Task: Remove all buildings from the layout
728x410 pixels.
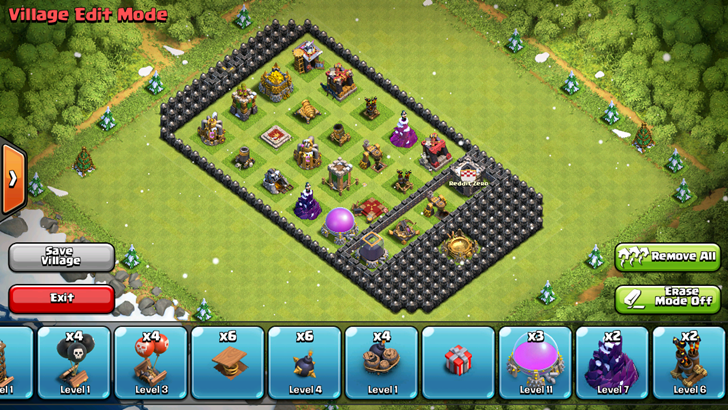Action: click(x=667, y=257)
